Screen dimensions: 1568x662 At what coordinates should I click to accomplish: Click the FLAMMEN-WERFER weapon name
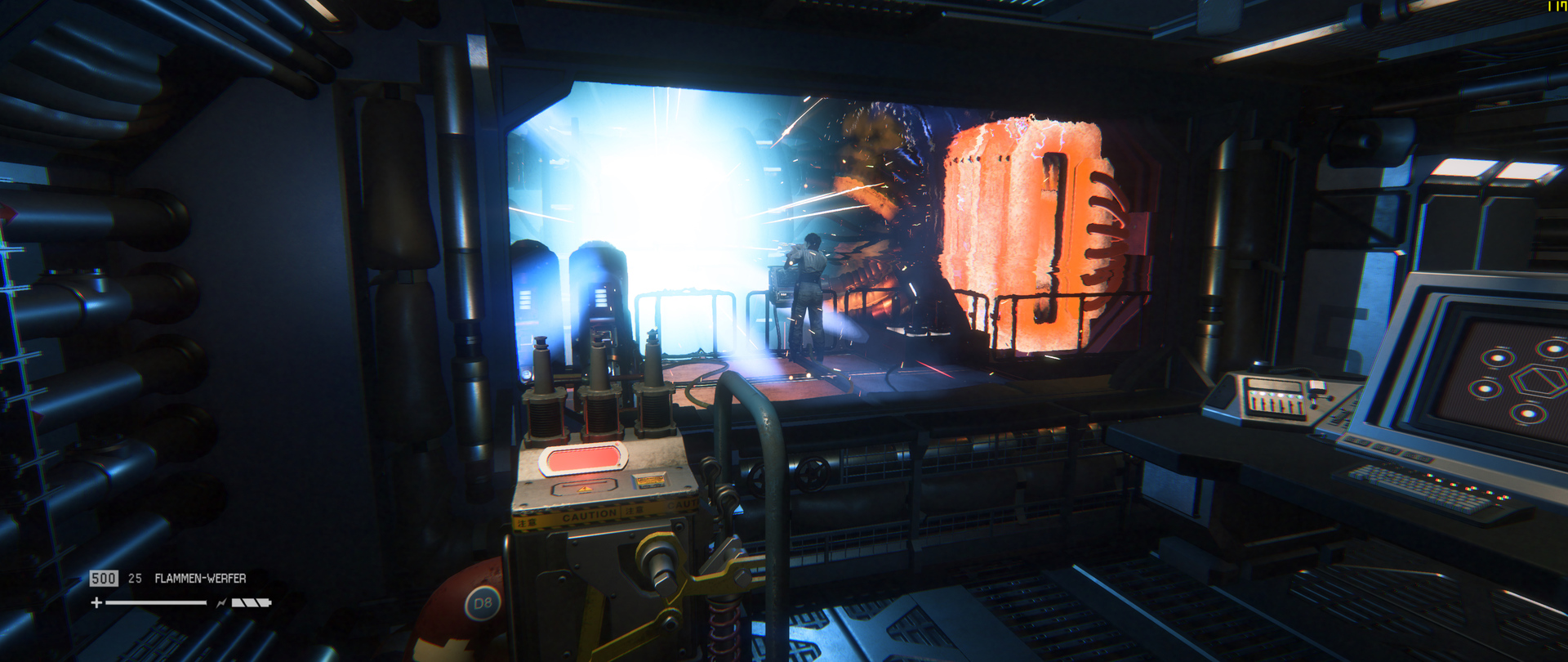(x=200, y=578)
